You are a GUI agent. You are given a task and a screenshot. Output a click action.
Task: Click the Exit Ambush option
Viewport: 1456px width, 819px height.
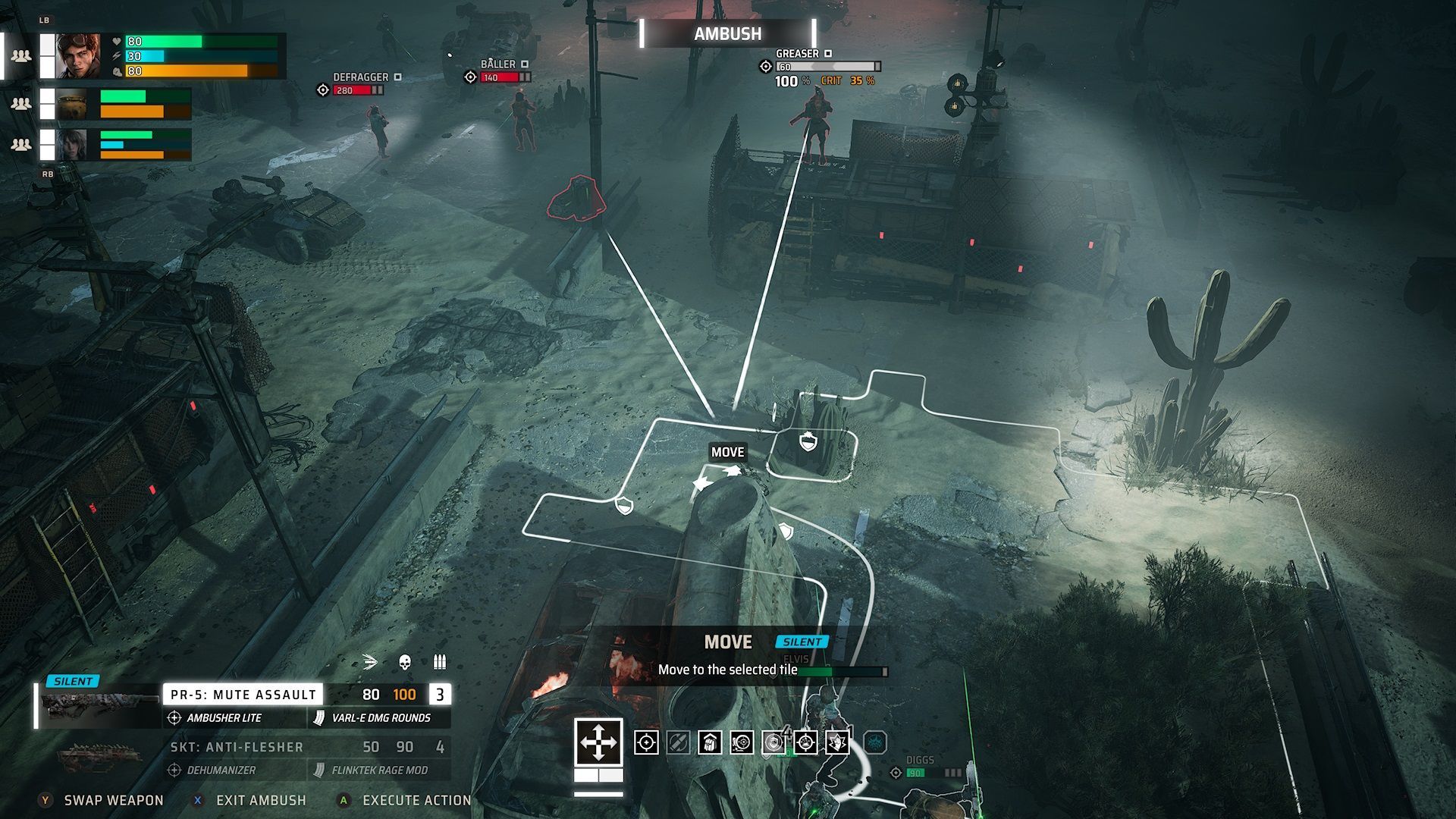(x=260, y=800)
